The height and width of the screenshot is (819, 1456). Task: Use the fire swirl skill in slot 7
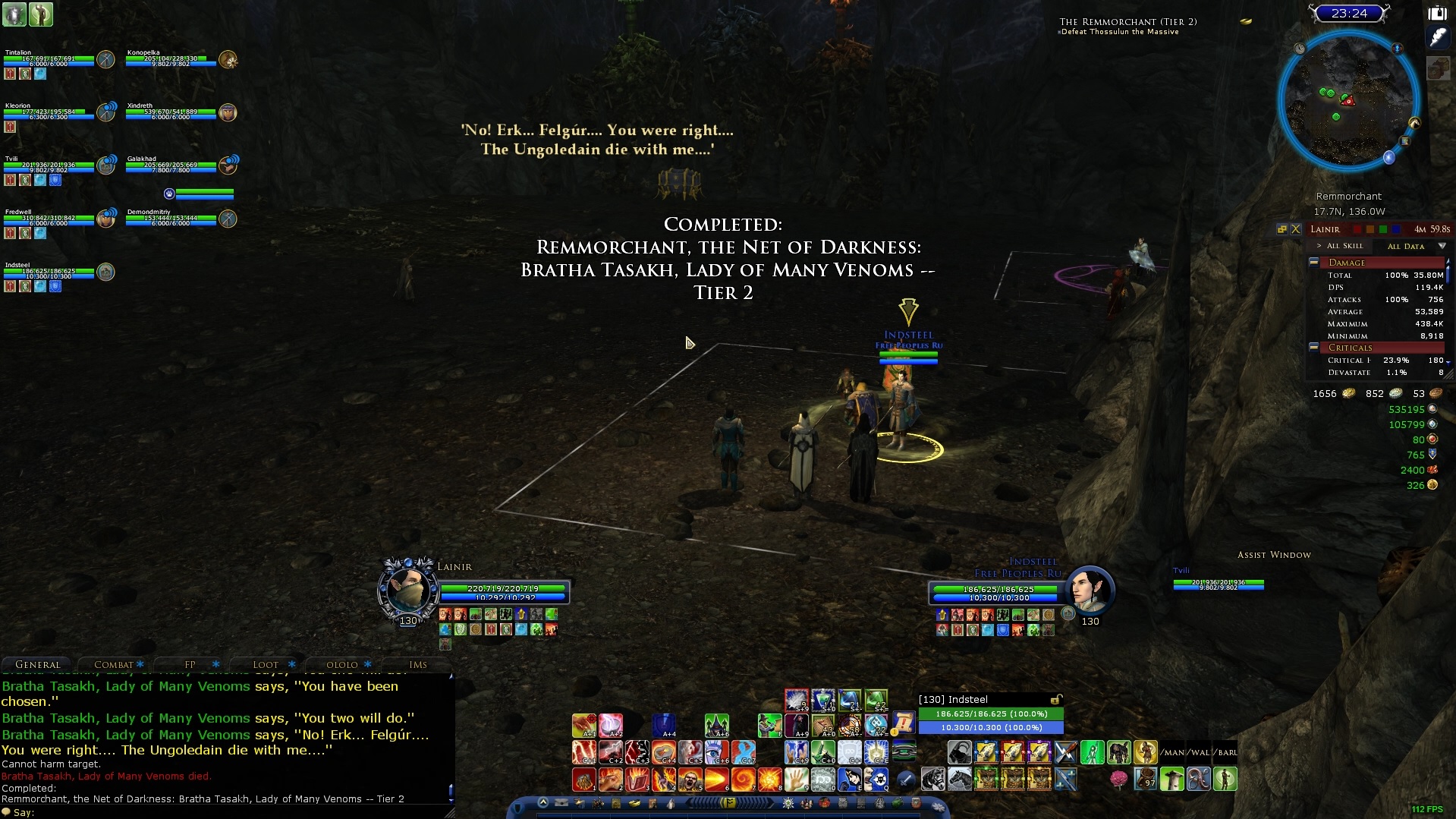click(x=743, y=780)
